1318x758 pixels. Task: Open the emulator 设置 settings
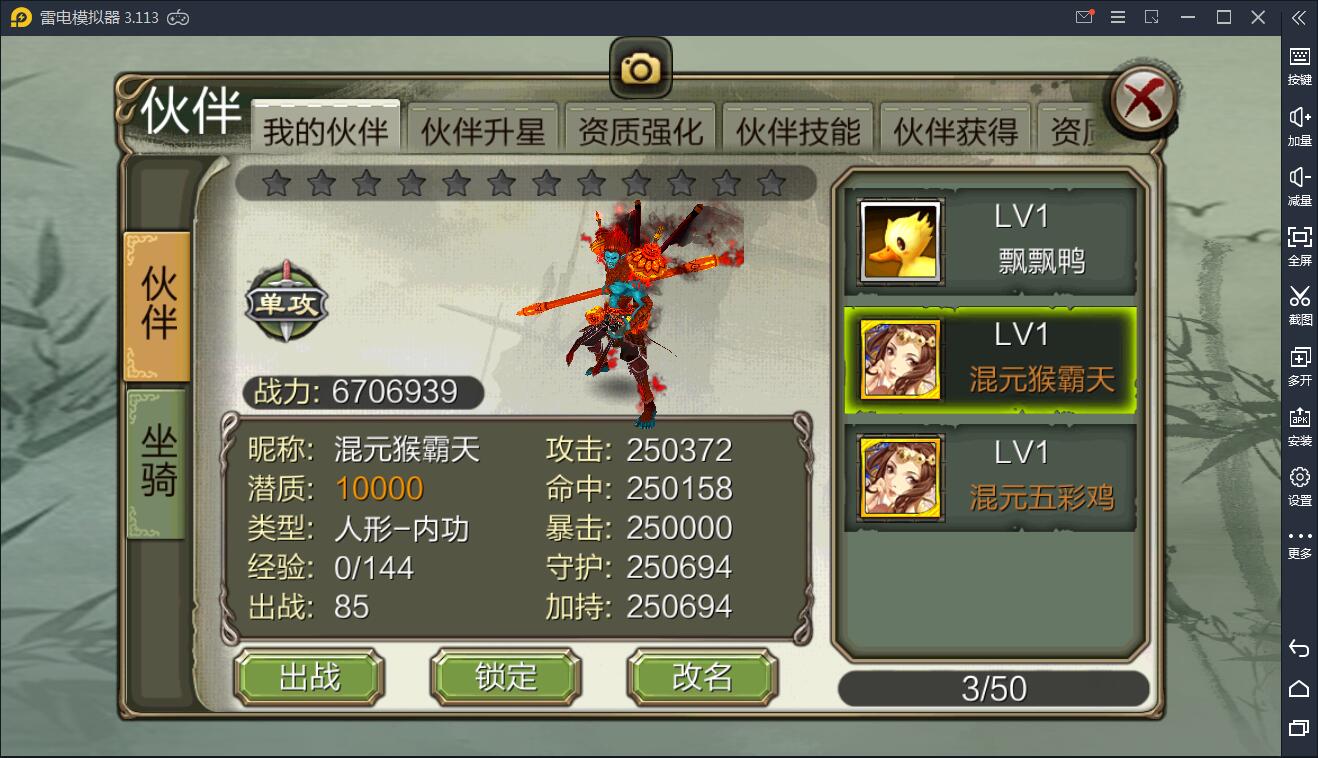tap(1299, 485)
